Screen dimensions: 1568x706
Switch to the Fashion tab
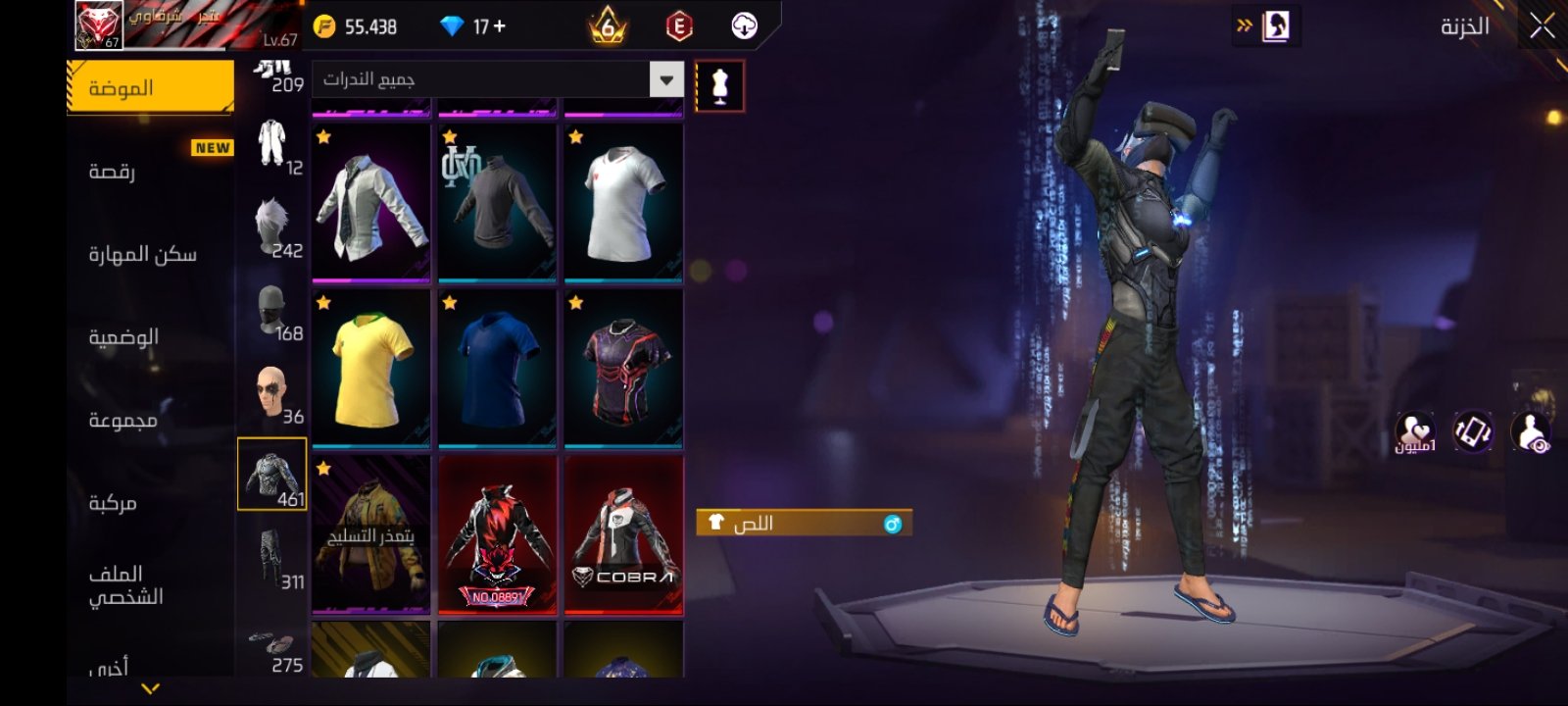[x=150, y=88]
